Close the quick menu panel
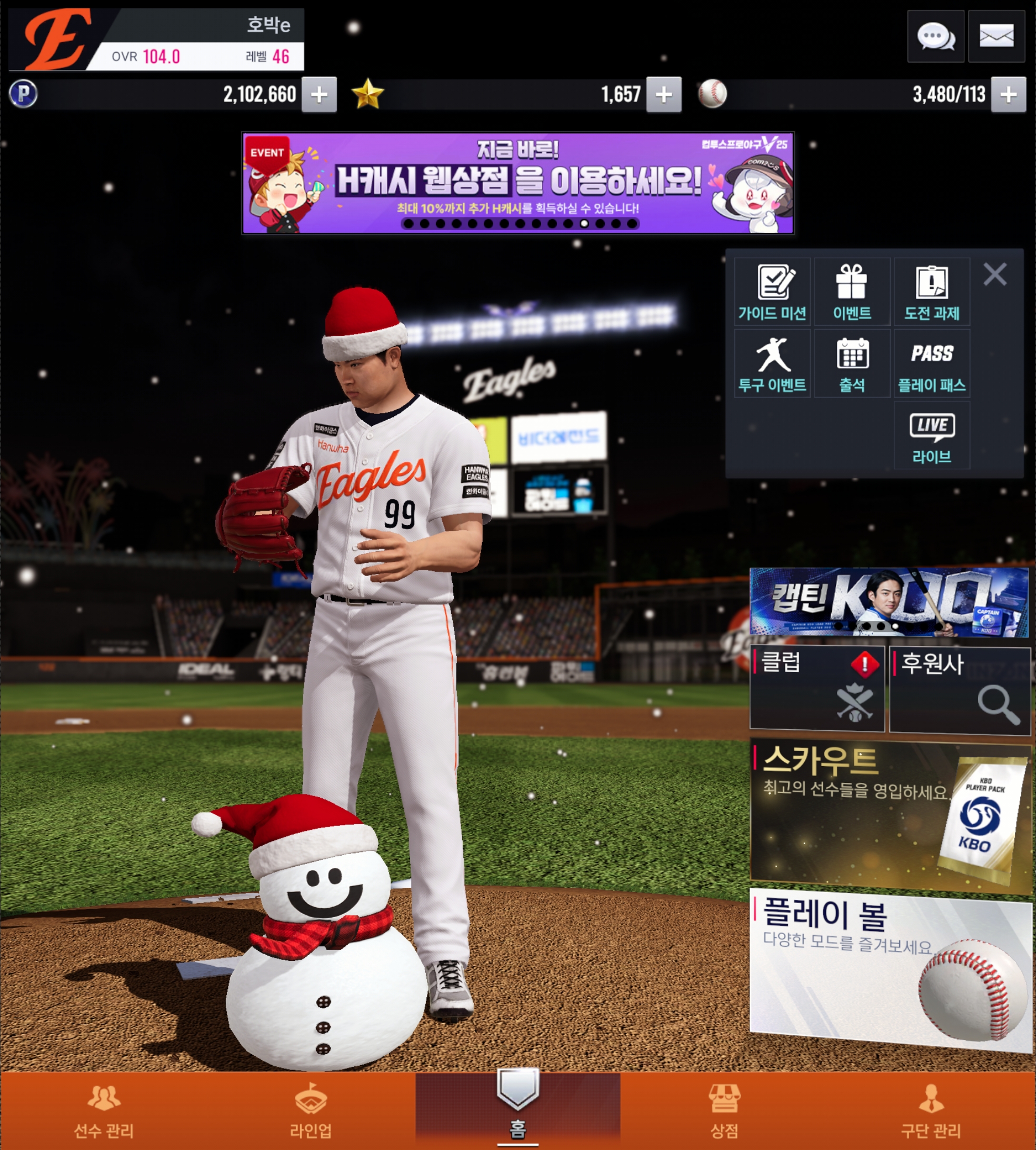This screenshot has height=1150, width=1036. [994, 274]
